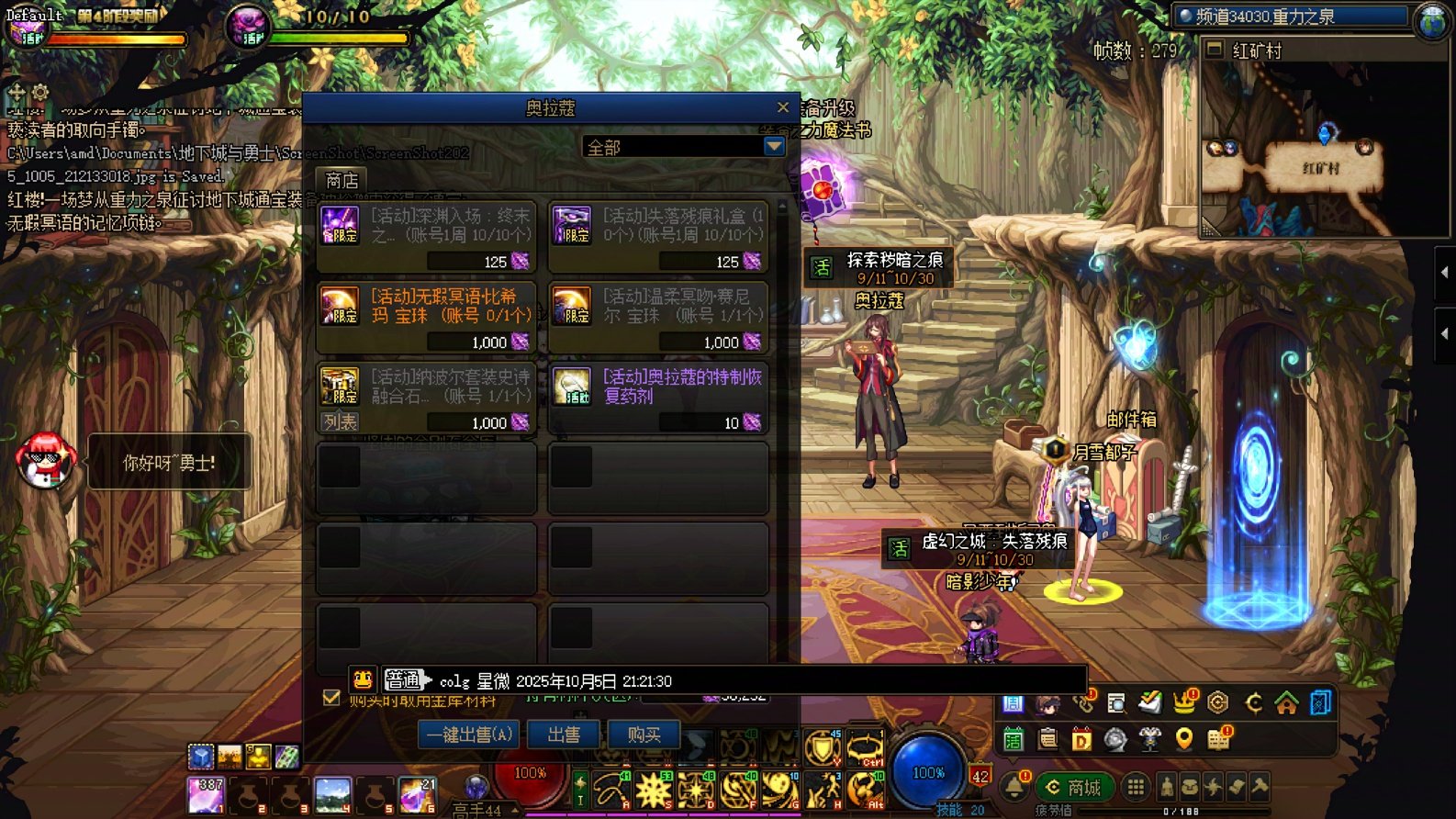Click the house icon in the menu bar

tap(1286, 703)
